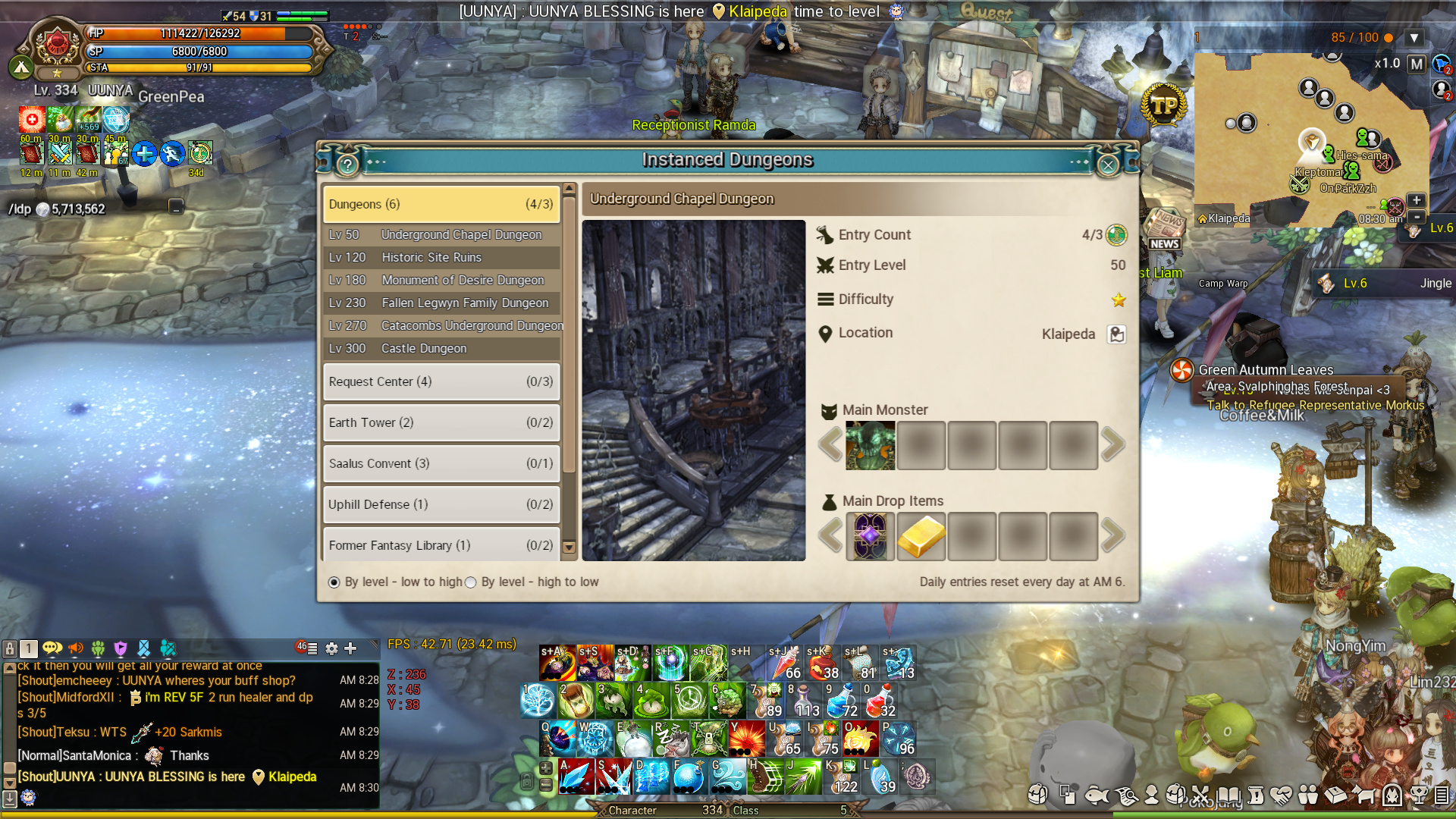Expand the Earth Tower category
Screen dimensions: 1456x819
pyautogui.click(x=441, y=422)
